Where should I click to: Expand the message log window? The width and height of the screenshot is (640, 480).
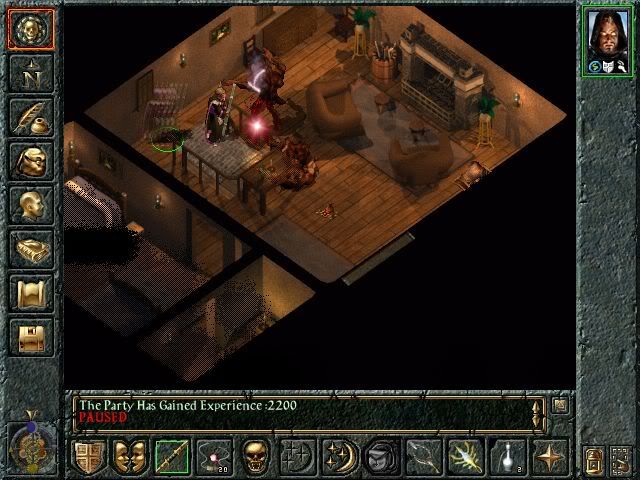[x=560, y=406]
